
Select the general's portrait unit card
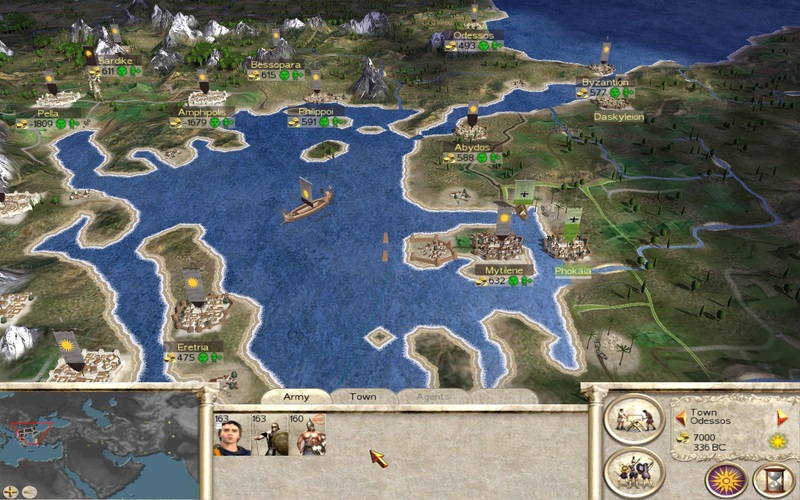tap(232, 435)
